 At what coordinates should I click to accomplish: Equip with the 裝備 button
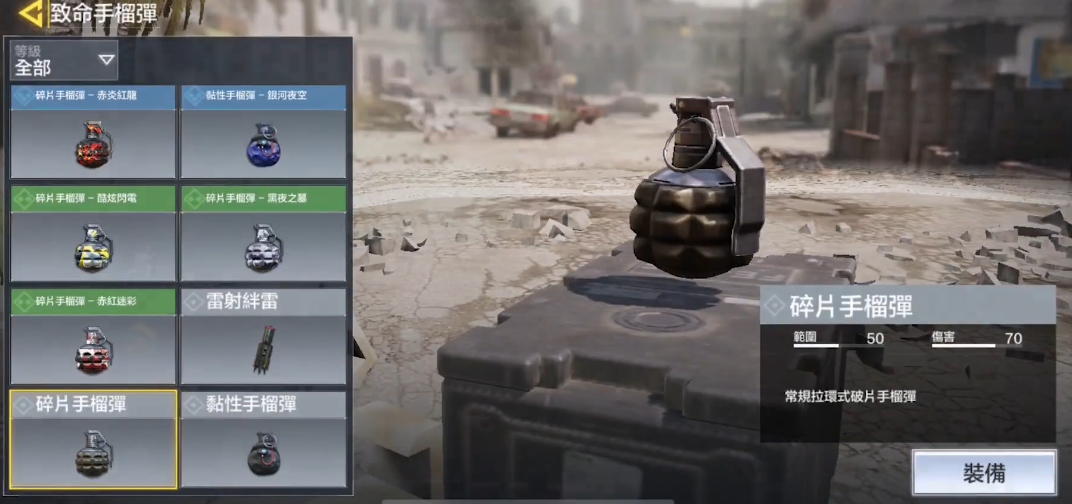pyautogui.click(x=983, y=473)
